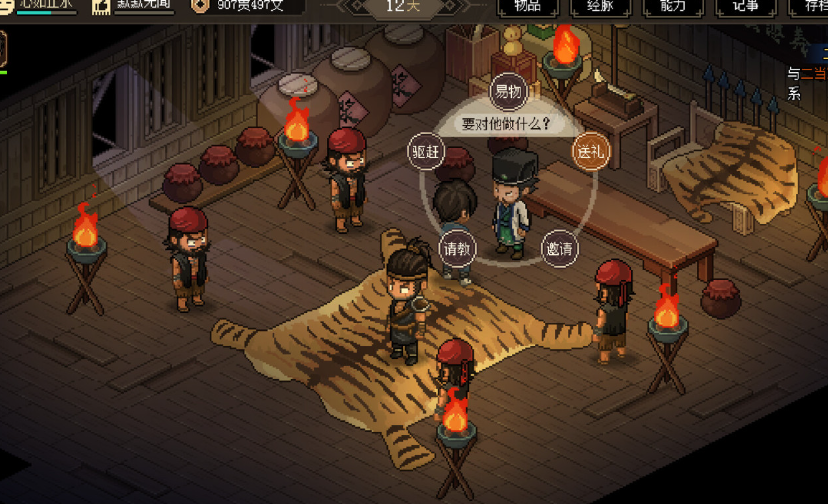Screen dimensions: 828x504
Task: Choose the 驱赶 (drive away) option
Action: tap(425, 152)
